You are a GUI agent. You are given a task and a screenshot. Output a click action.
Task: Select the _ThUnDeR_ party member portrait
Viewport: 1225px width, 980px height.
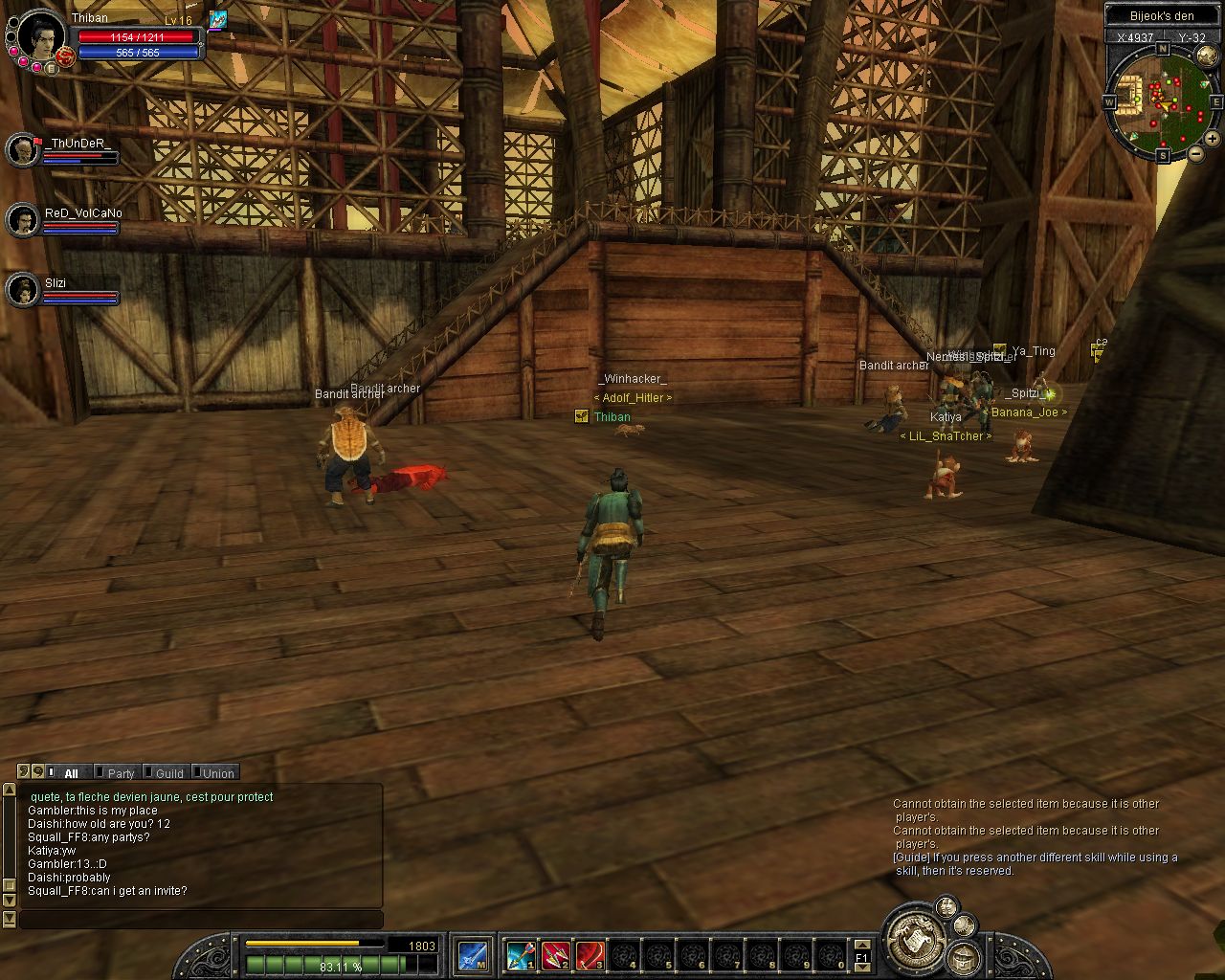pyautogui.click(x=22, y=150)
